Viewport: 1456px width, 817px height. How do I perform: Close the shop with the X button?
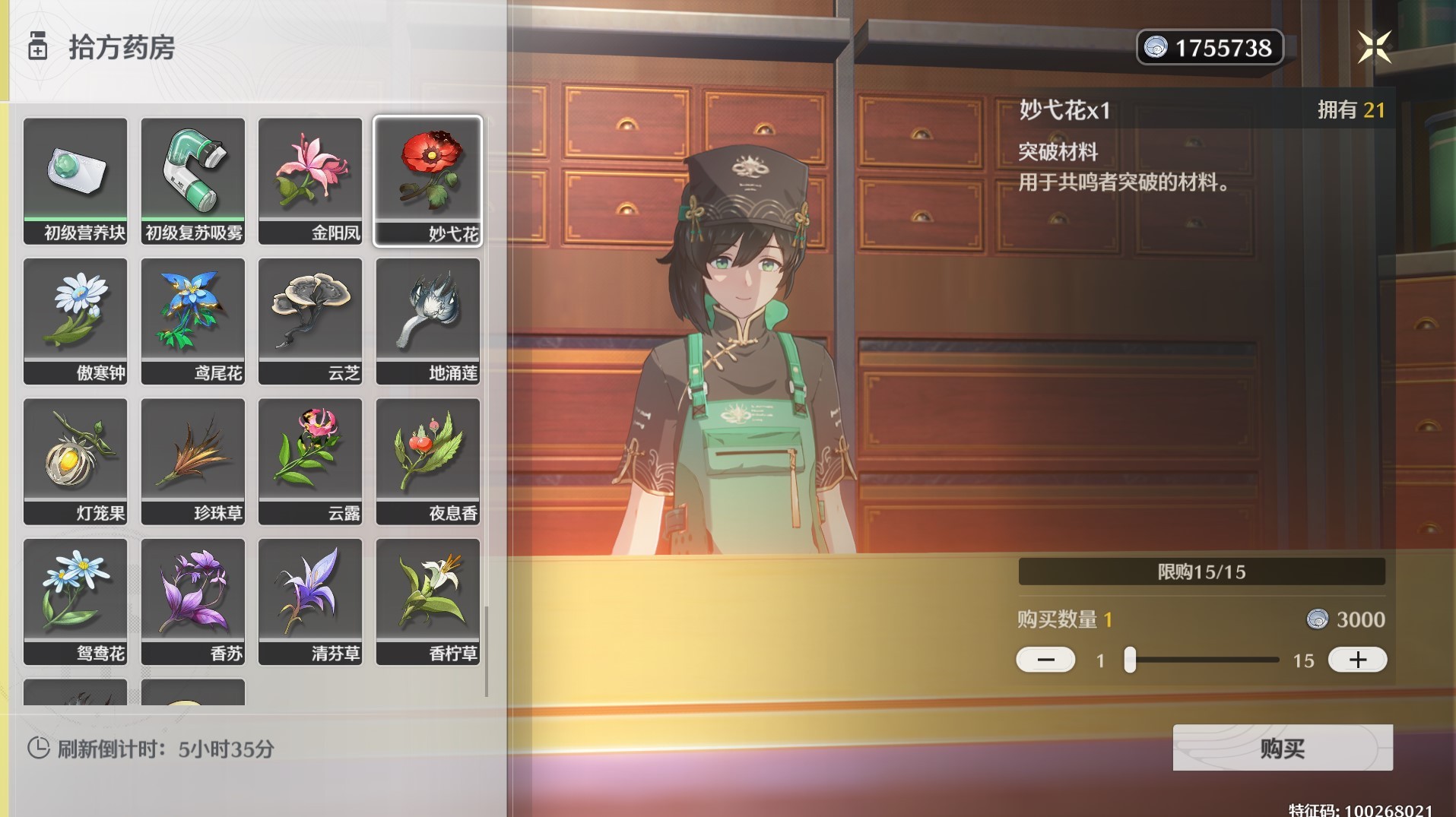pyautogui.click(x=1374, y=47)
